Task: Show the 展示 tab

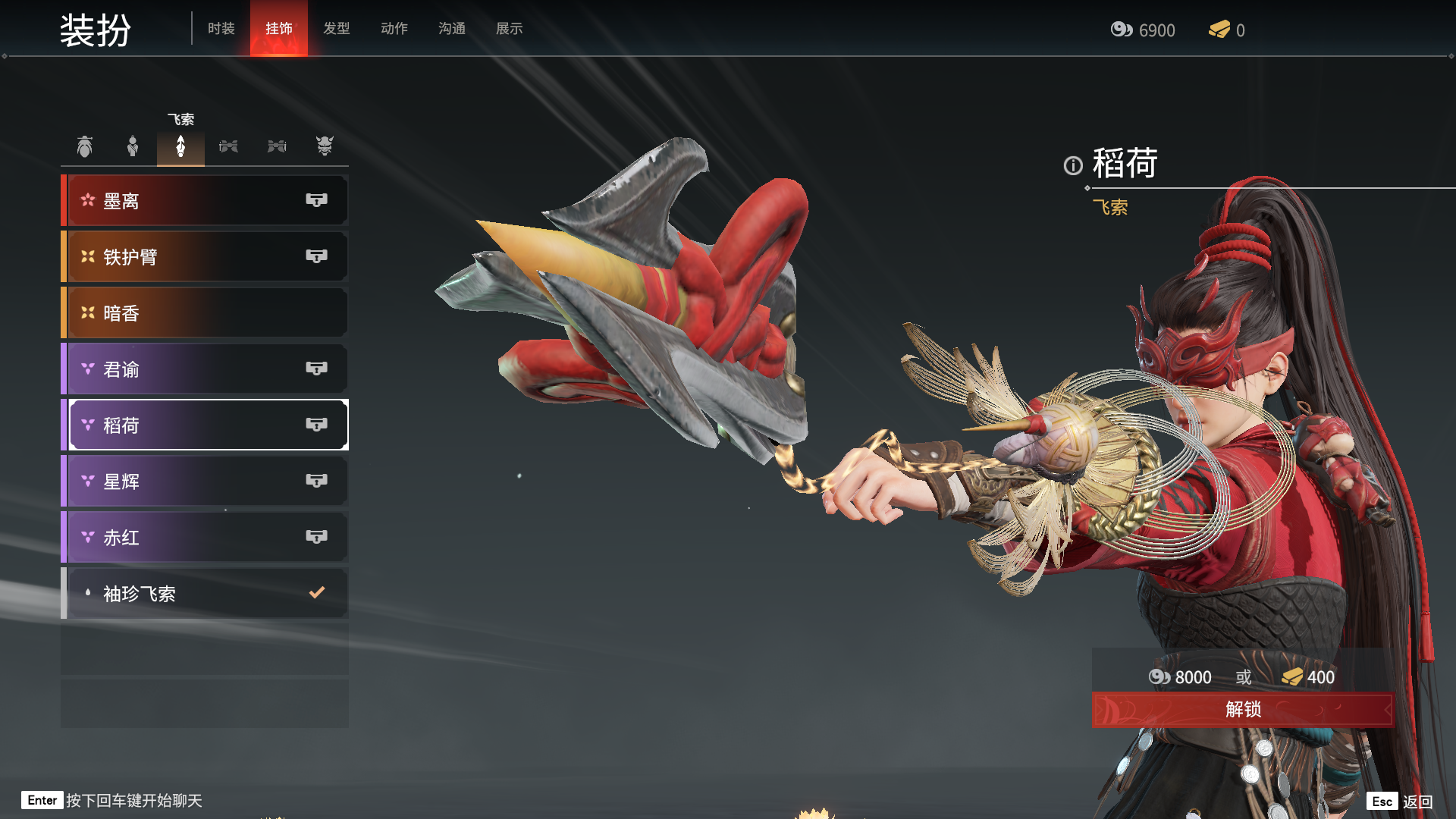Action: pos(509,29)
